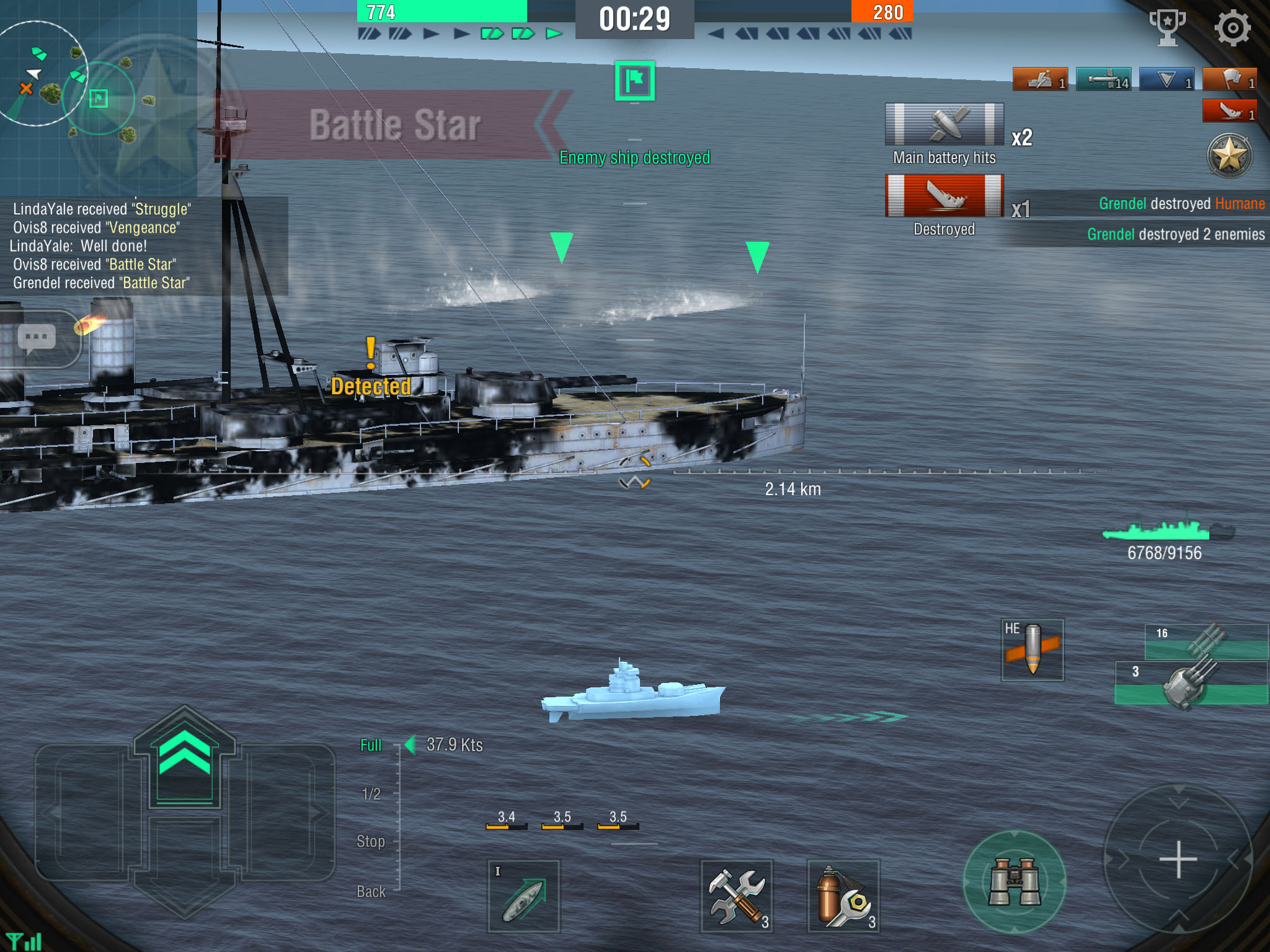Activate the ship speed boost consumable
The width and height of the screenshot is (1270, 952).
point(524,896)
